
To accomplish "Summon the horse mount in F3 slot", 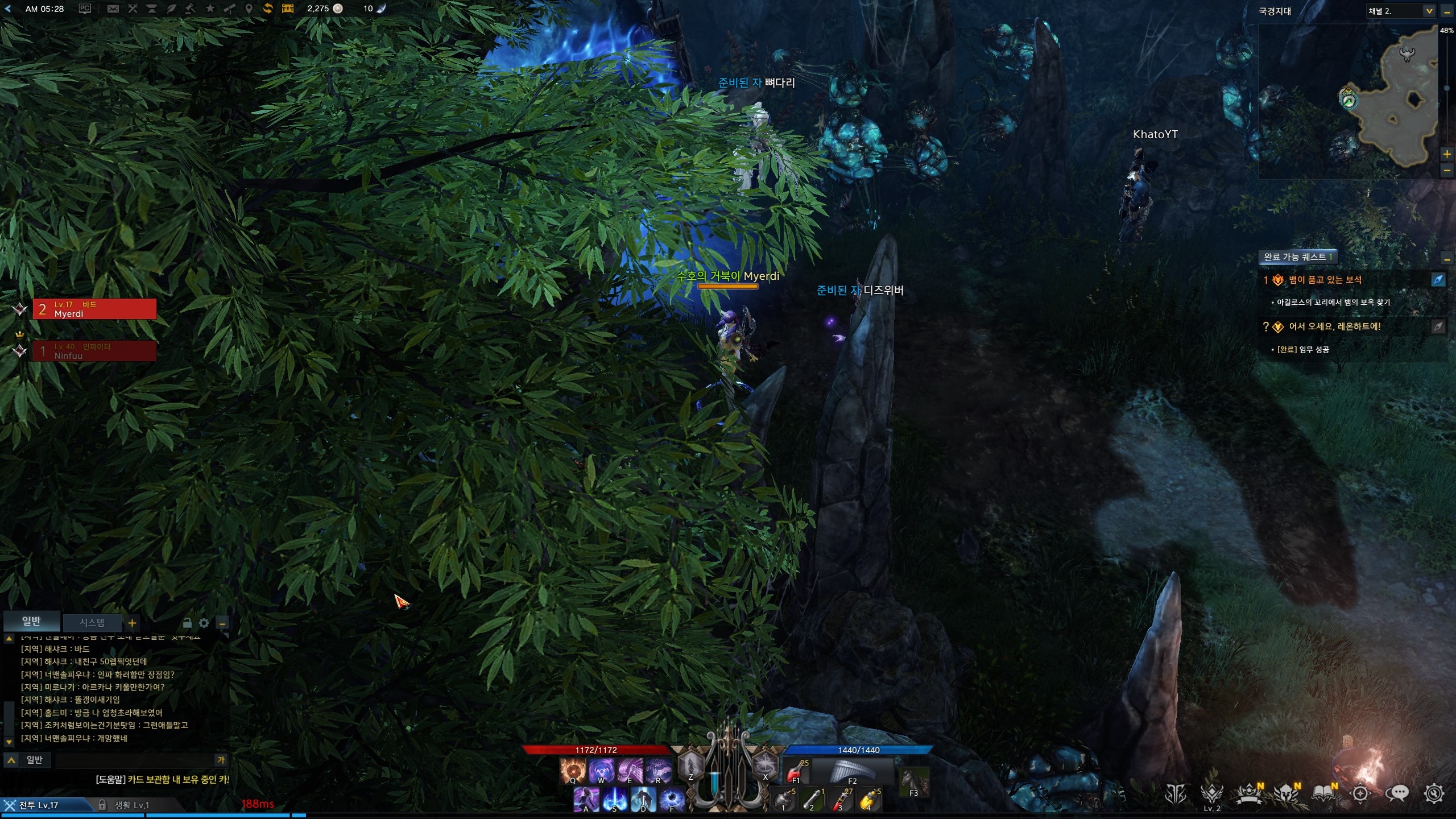I will [x=914, y=781].
